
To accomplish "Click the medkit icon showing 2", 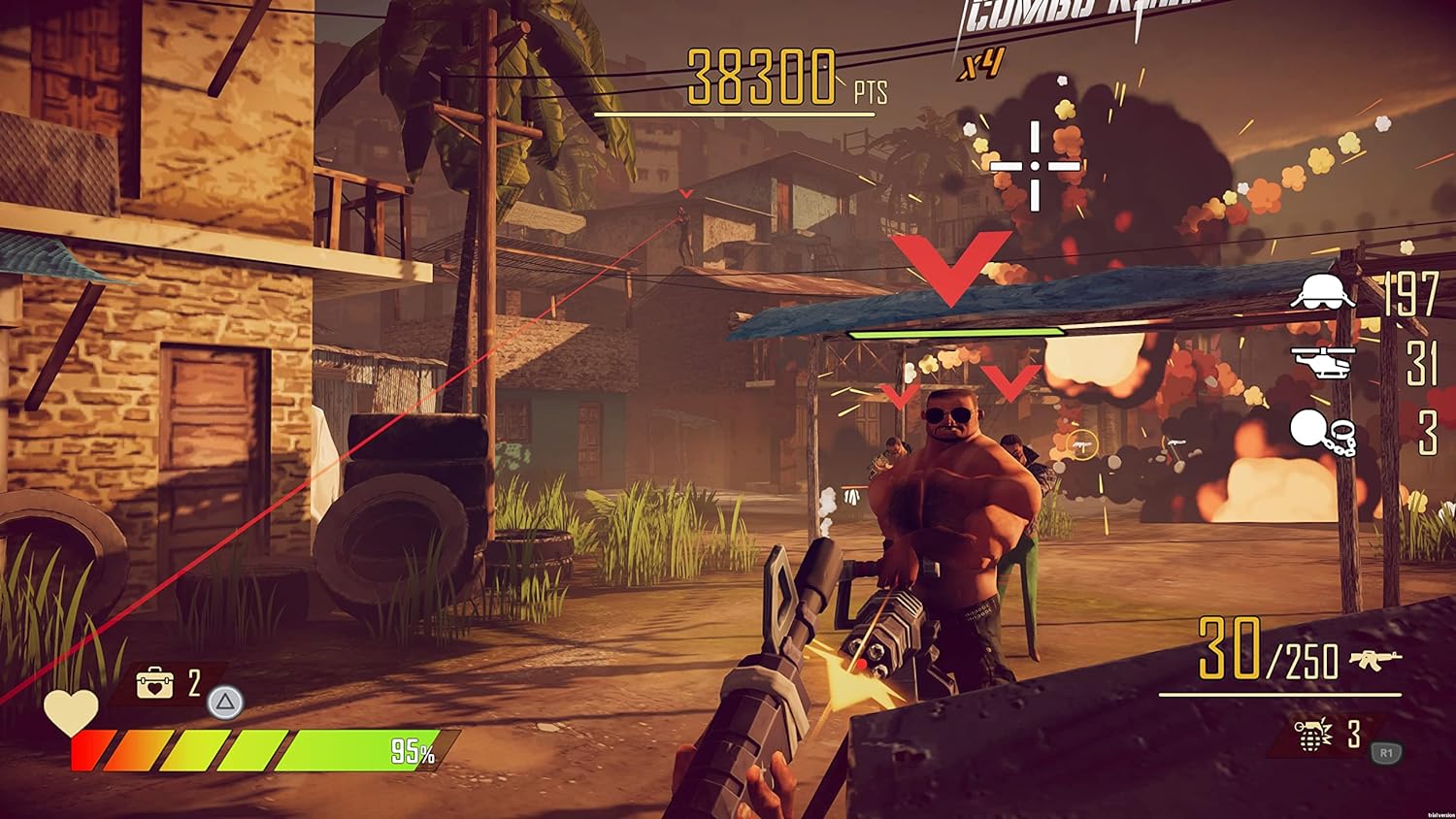I will [155, 680].
